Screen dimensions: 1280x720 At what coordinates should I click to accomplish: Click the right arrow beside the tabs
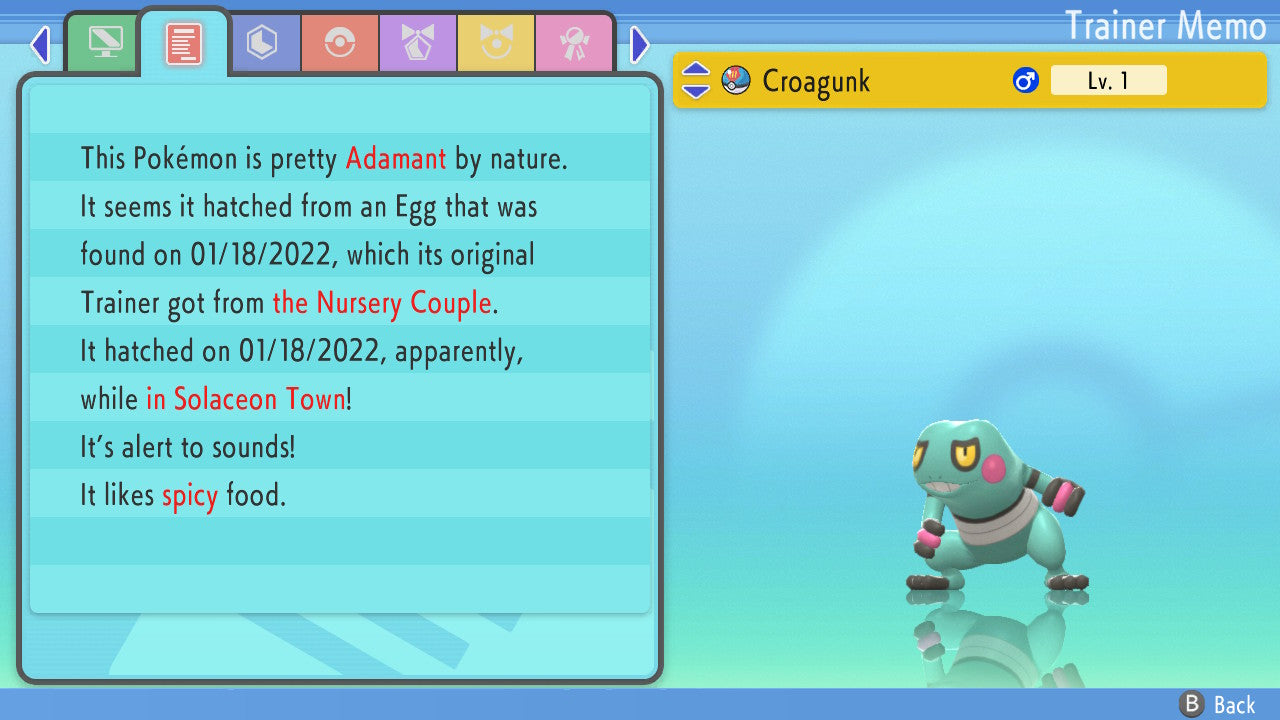pos(640,45)
